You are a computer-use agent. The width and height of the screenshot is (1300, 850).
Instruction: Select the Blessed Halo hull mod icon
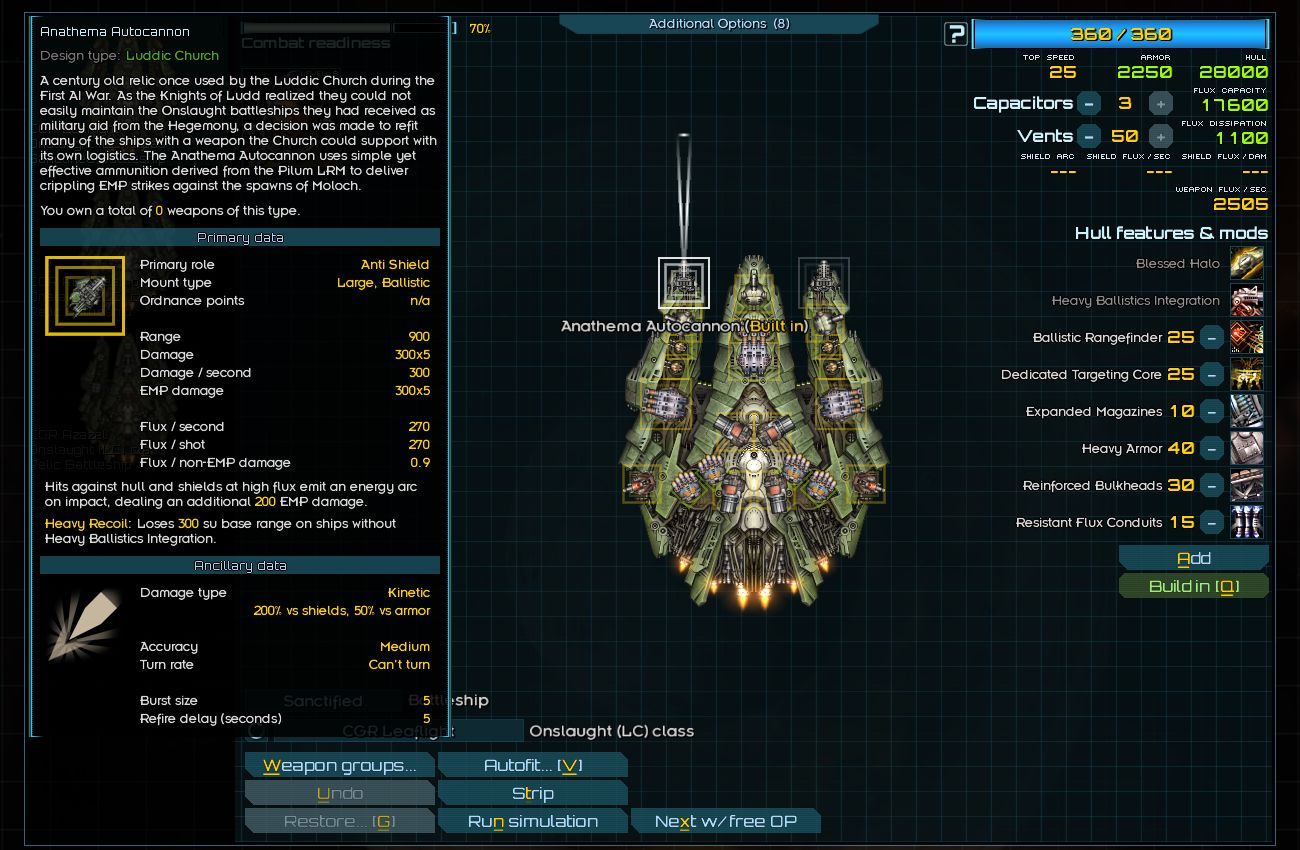coord(1246,264)
